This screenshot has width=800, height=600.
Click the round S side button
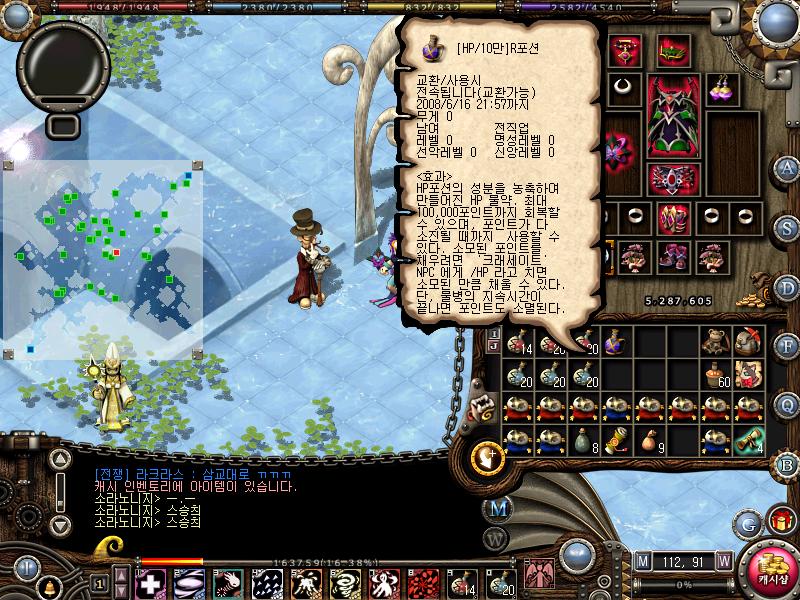tap(787, 225)
